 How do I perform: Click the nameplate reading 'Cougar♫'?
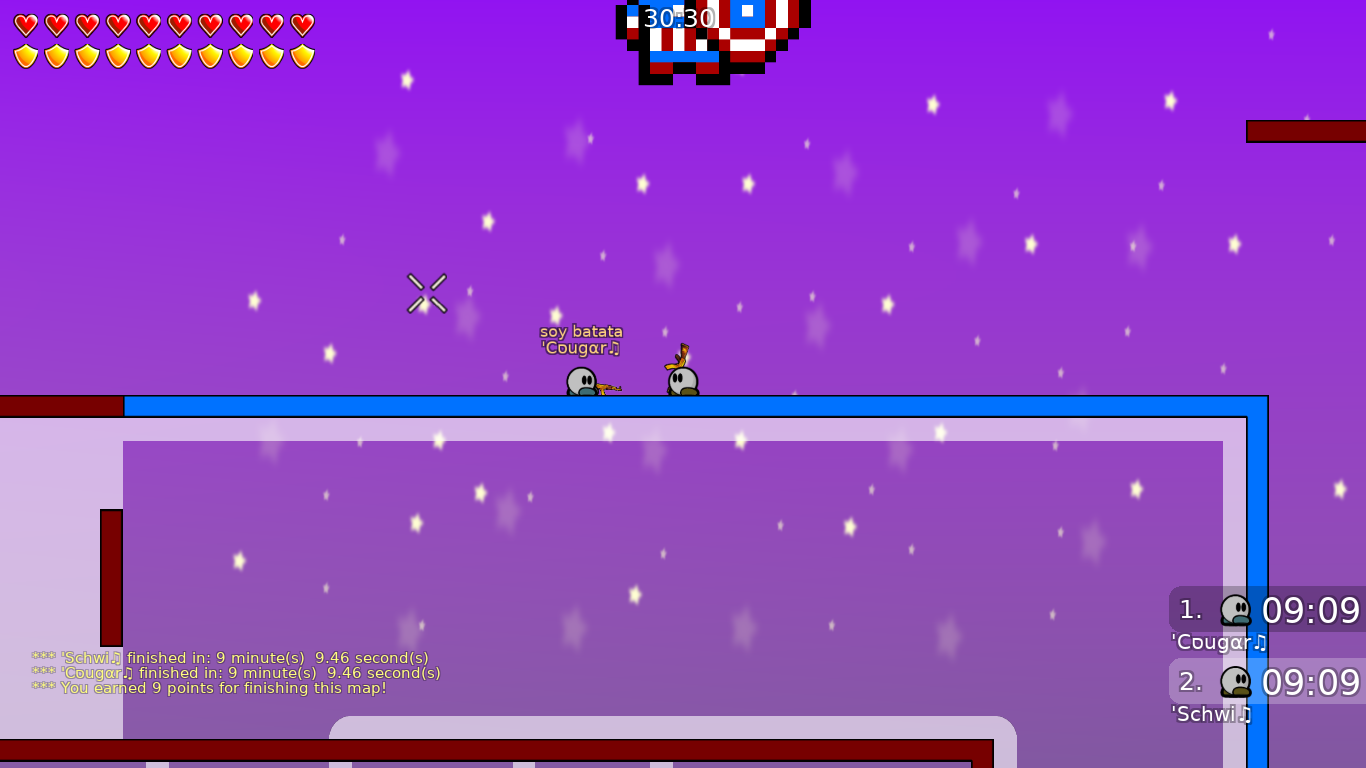[581, 348]
